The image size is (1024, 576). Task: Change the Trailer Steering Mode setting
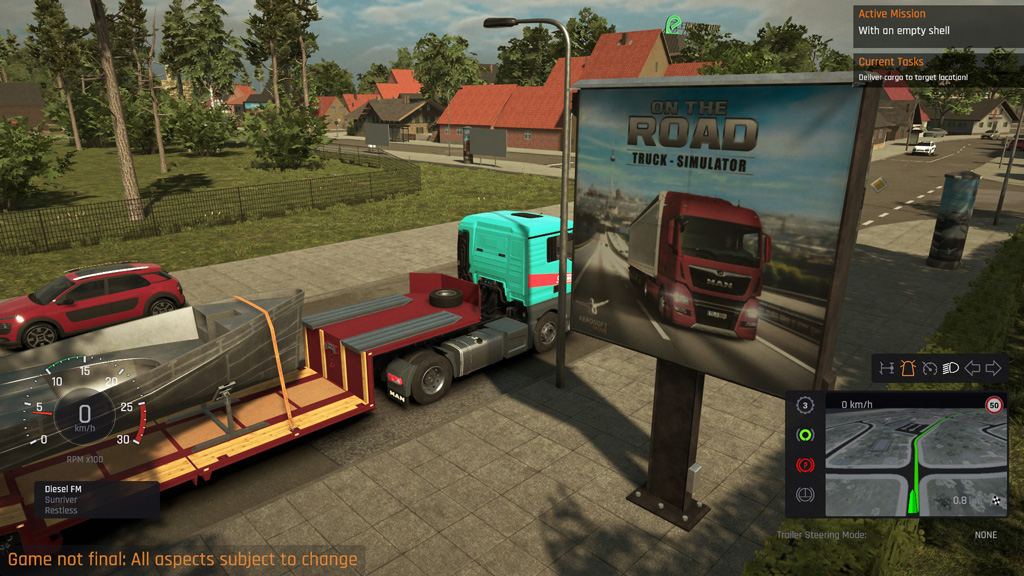986,535
